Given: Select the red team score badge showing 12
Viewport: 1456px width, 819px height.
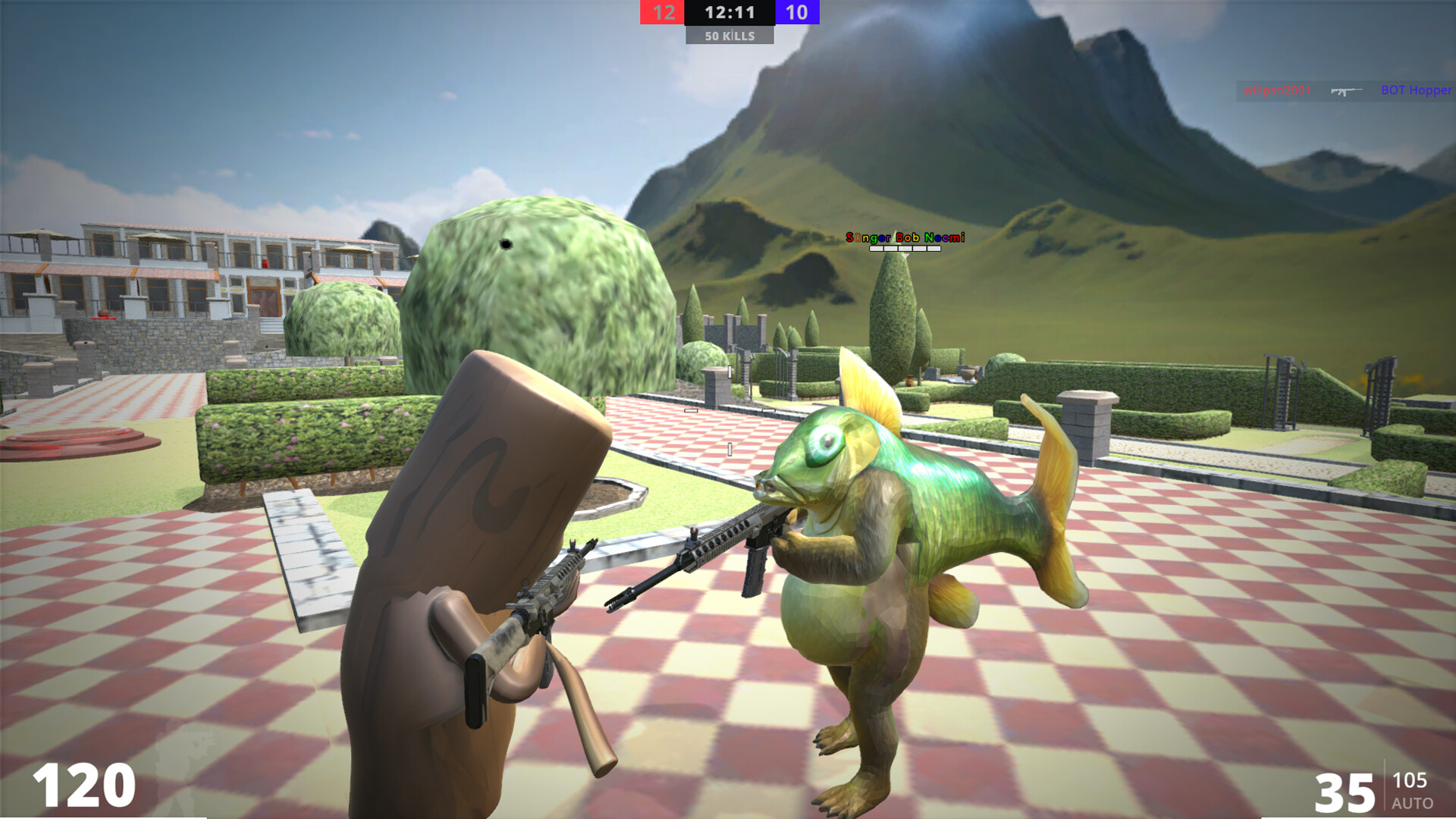Looking at the screenshot, I should (664, 13).
